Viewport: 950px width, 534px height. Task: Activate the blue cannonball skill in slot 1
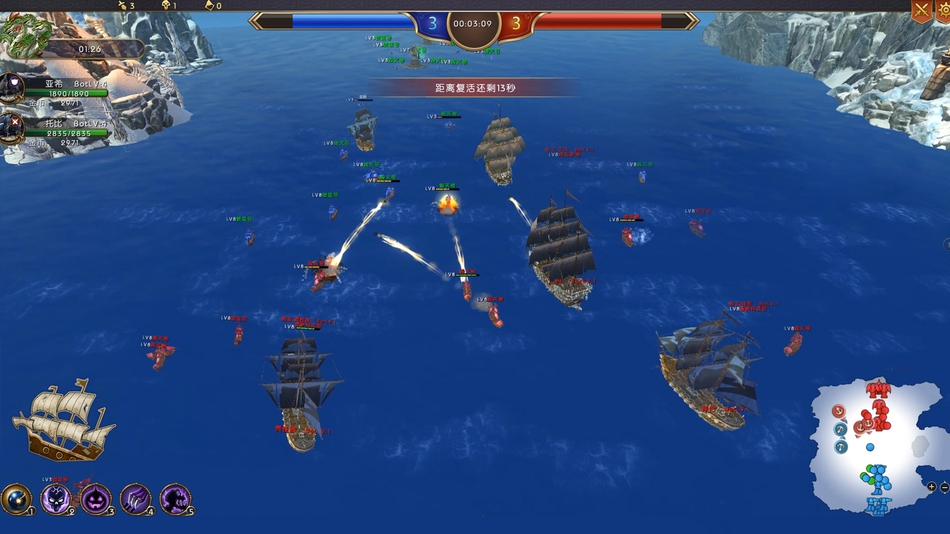16,497
